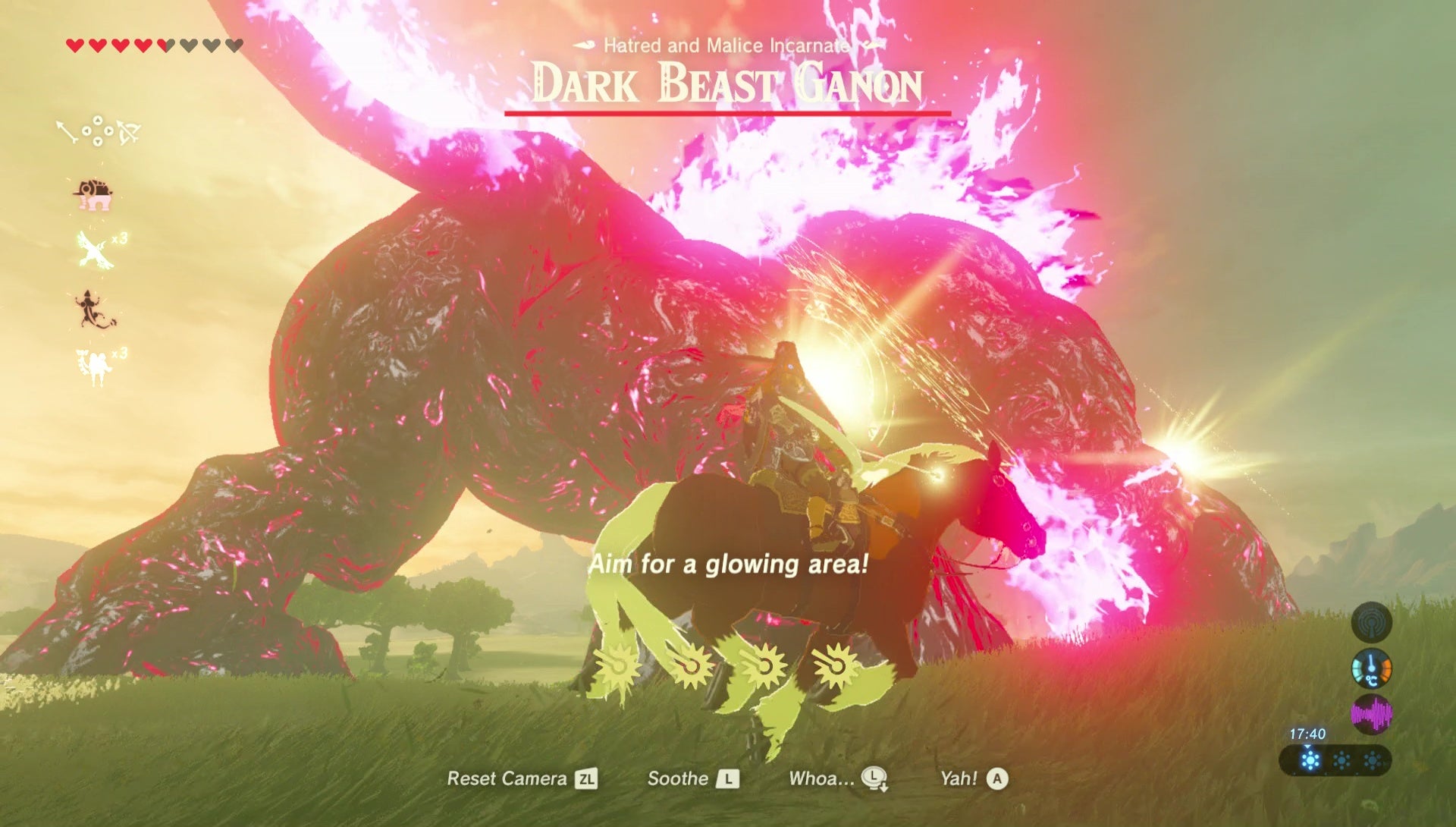The image size is (1456, 827).
Task: Click the up arrow on the D-pad selector
Action: 98,120
